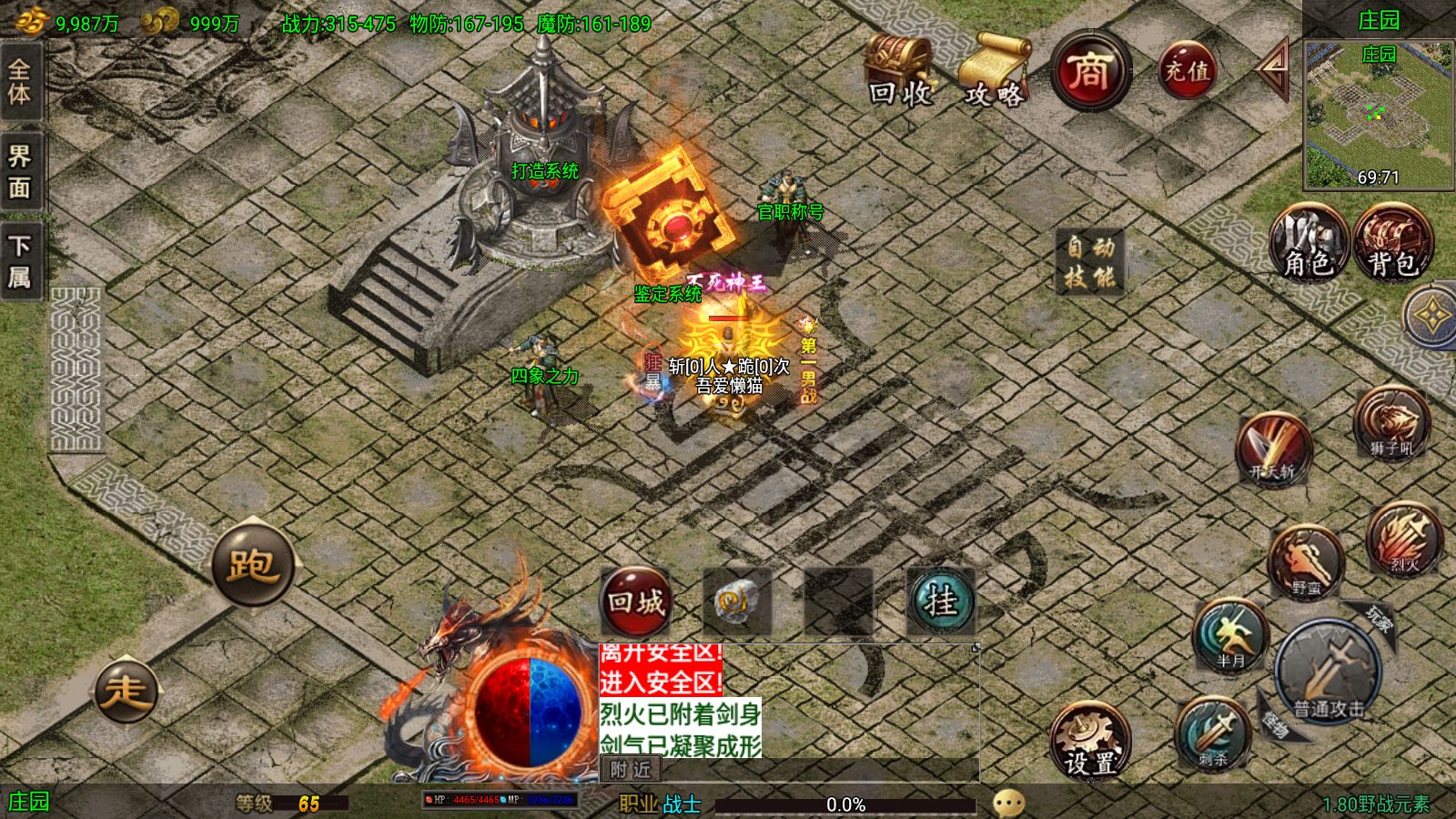
Task: Open the 角色 character sheet
Action: coord(1309,242)
